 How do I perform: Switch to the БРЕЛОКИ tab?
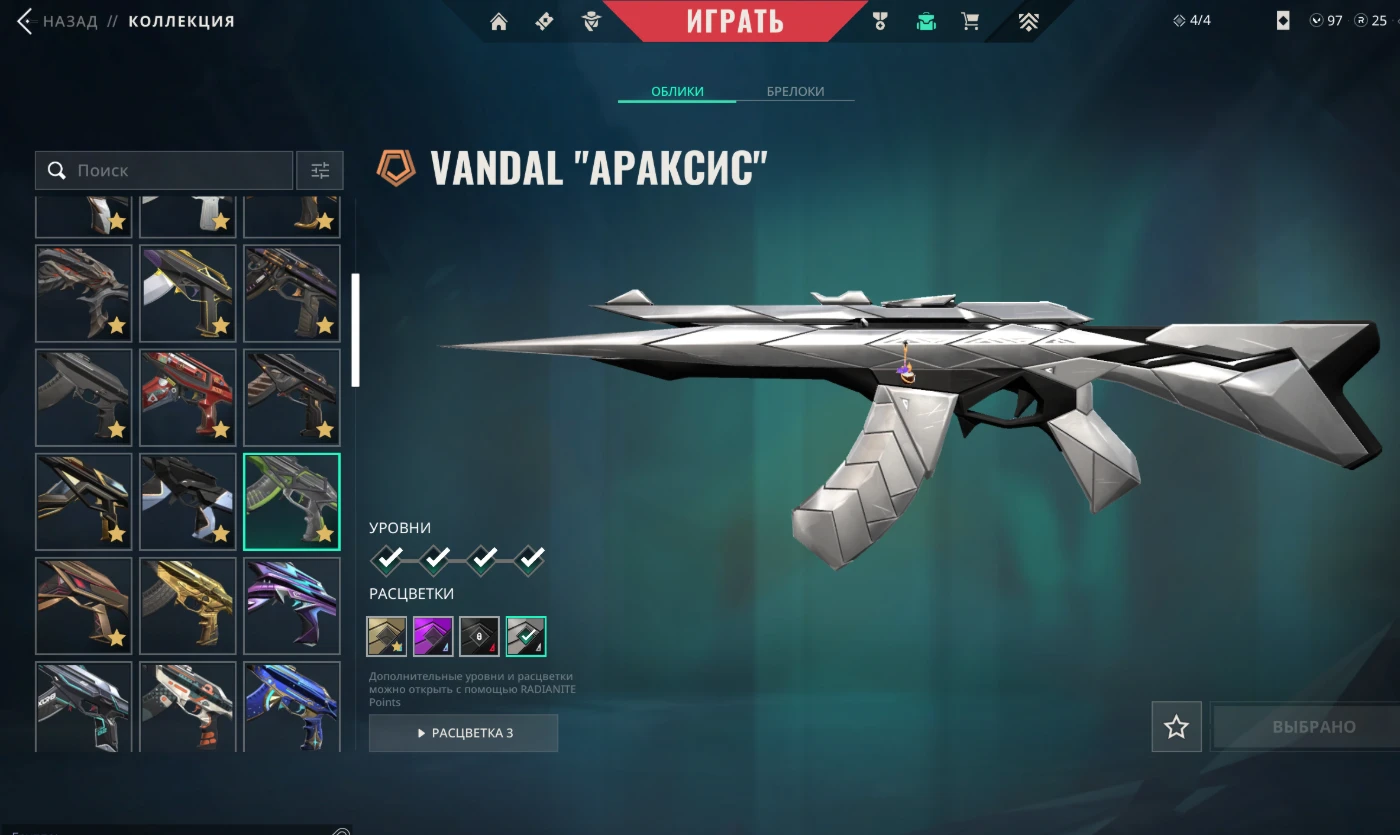[795, 91]
